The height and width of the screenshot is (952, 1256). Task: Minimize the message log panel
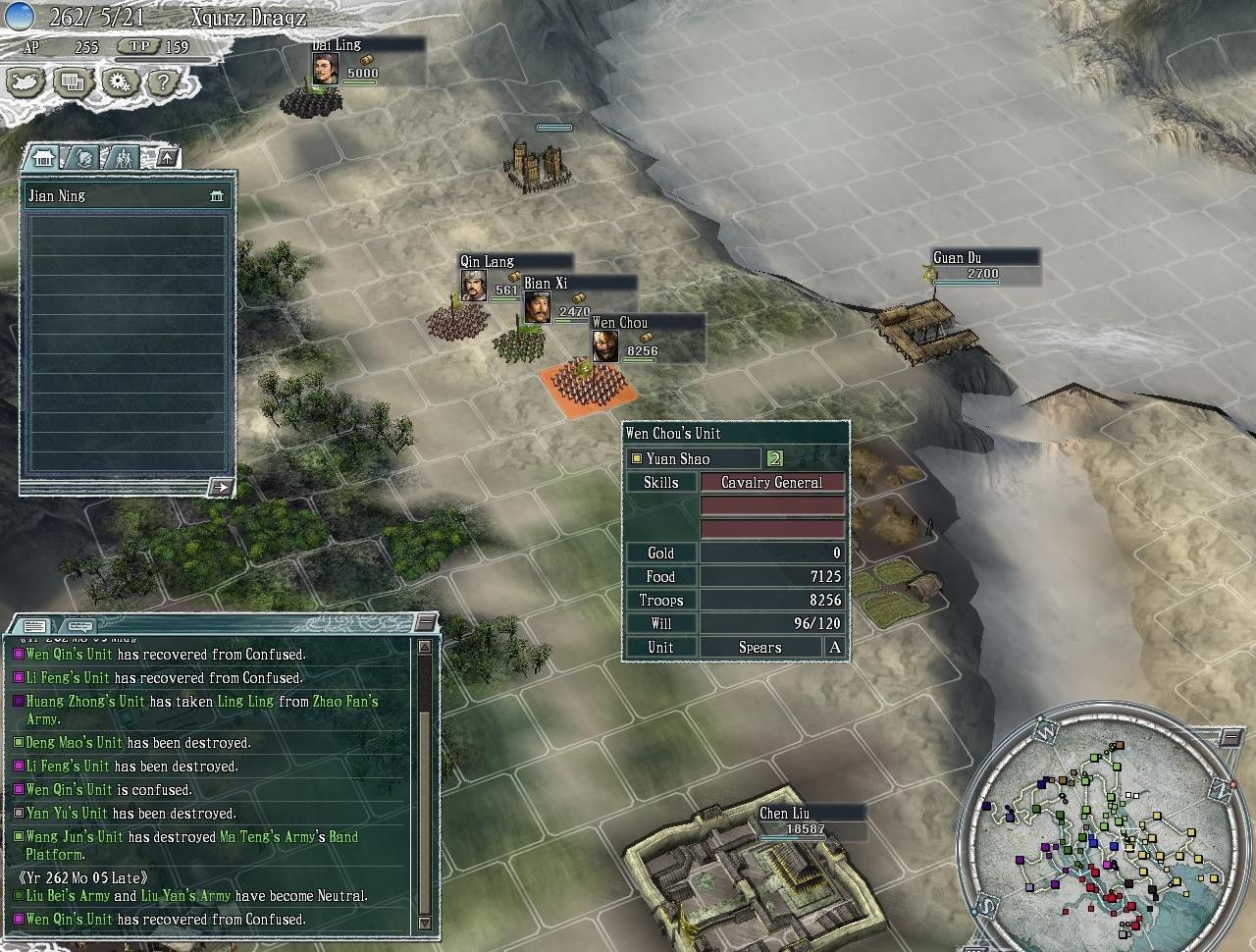[x=424, y=623]
